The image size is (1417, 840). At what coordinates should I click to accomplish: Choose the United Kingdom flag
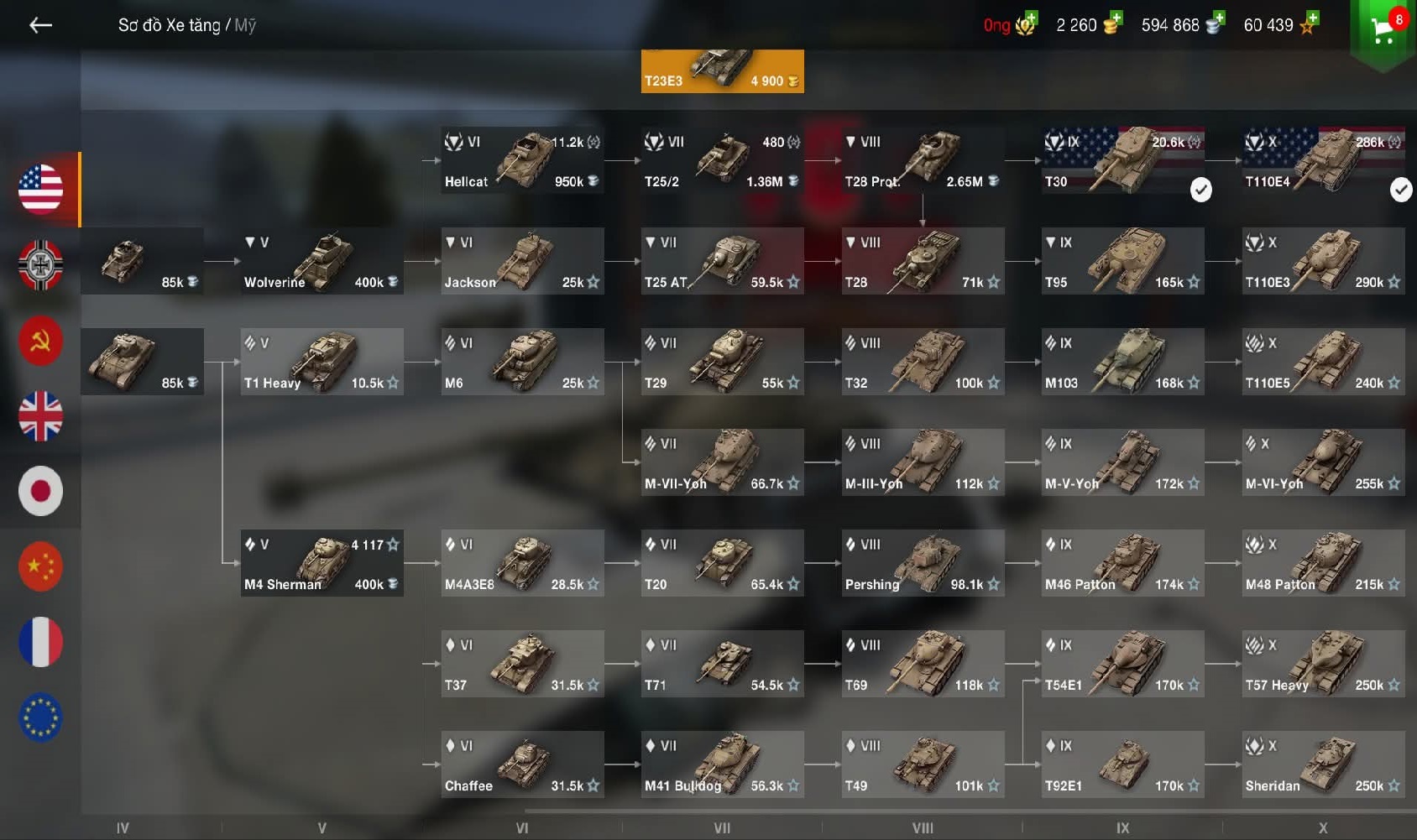[40, 415]
